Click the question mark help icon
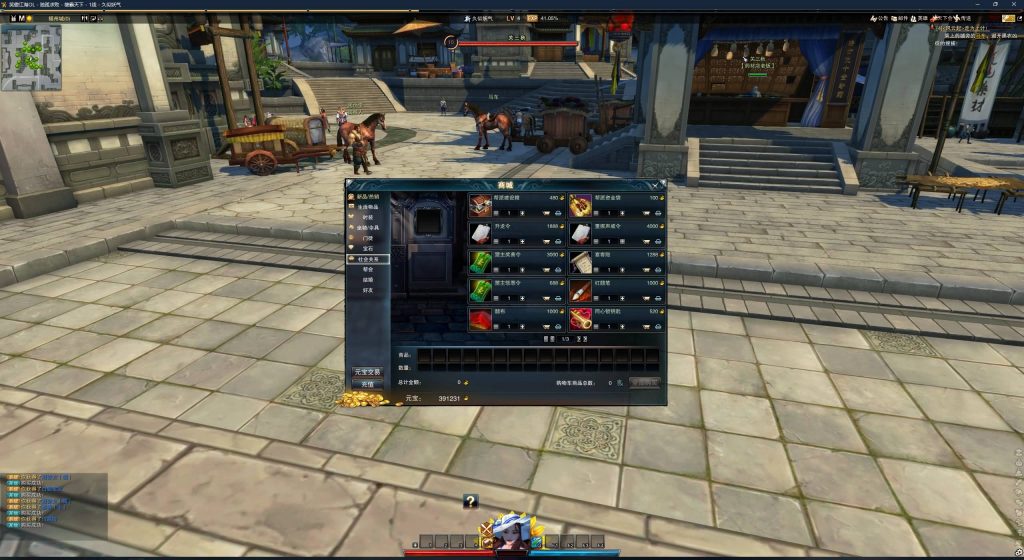This screenshot has height=560, width=1024. point(470,502)
